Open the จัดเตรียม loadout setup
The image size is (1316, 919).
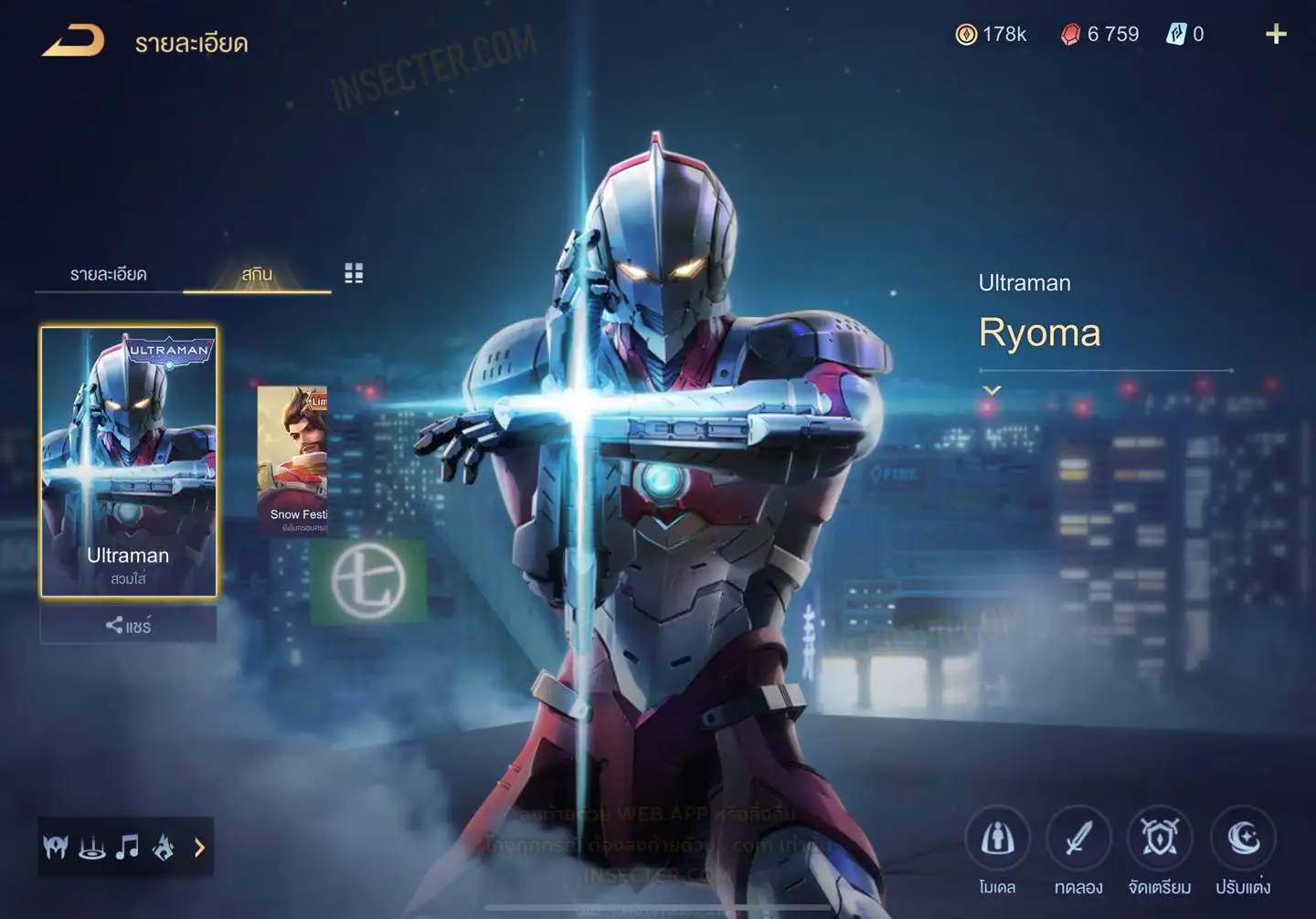[x=1160, y=839]
